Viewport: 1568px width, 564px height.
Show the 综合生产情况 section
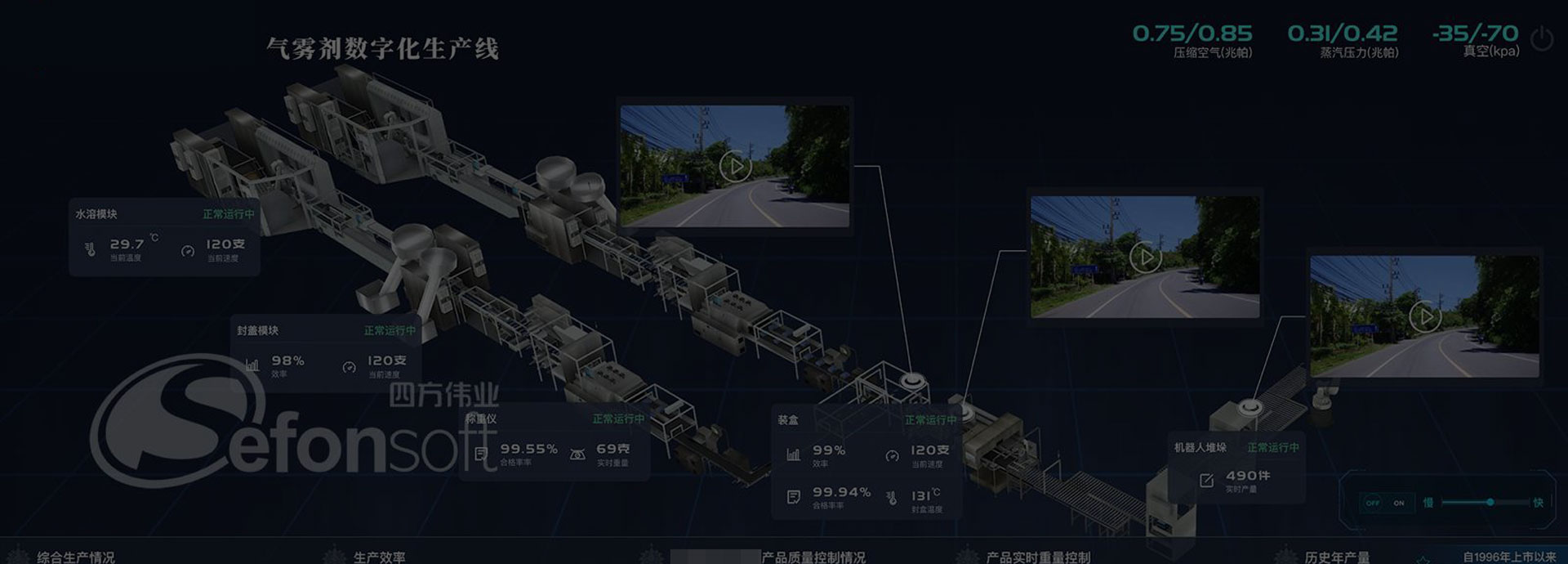point(76,557)
